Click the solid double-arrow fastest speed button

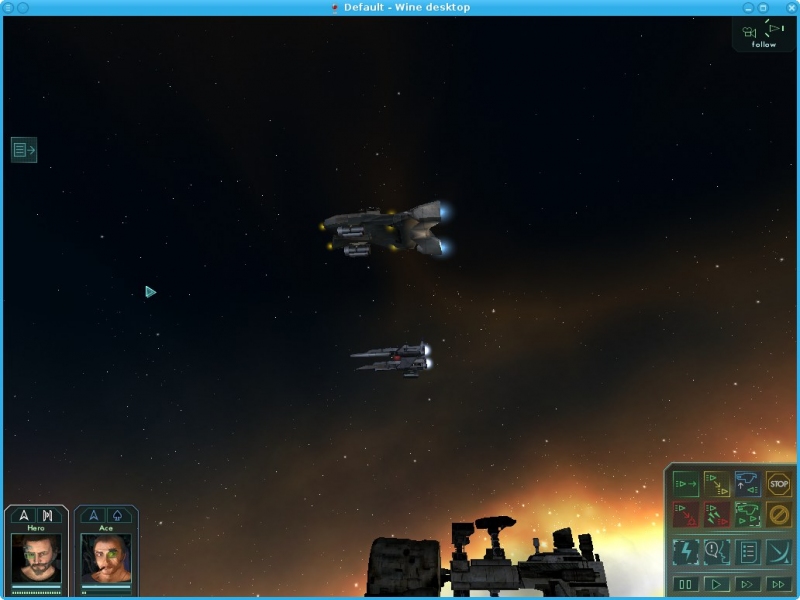pyautogui.click(x=778, y=584)
